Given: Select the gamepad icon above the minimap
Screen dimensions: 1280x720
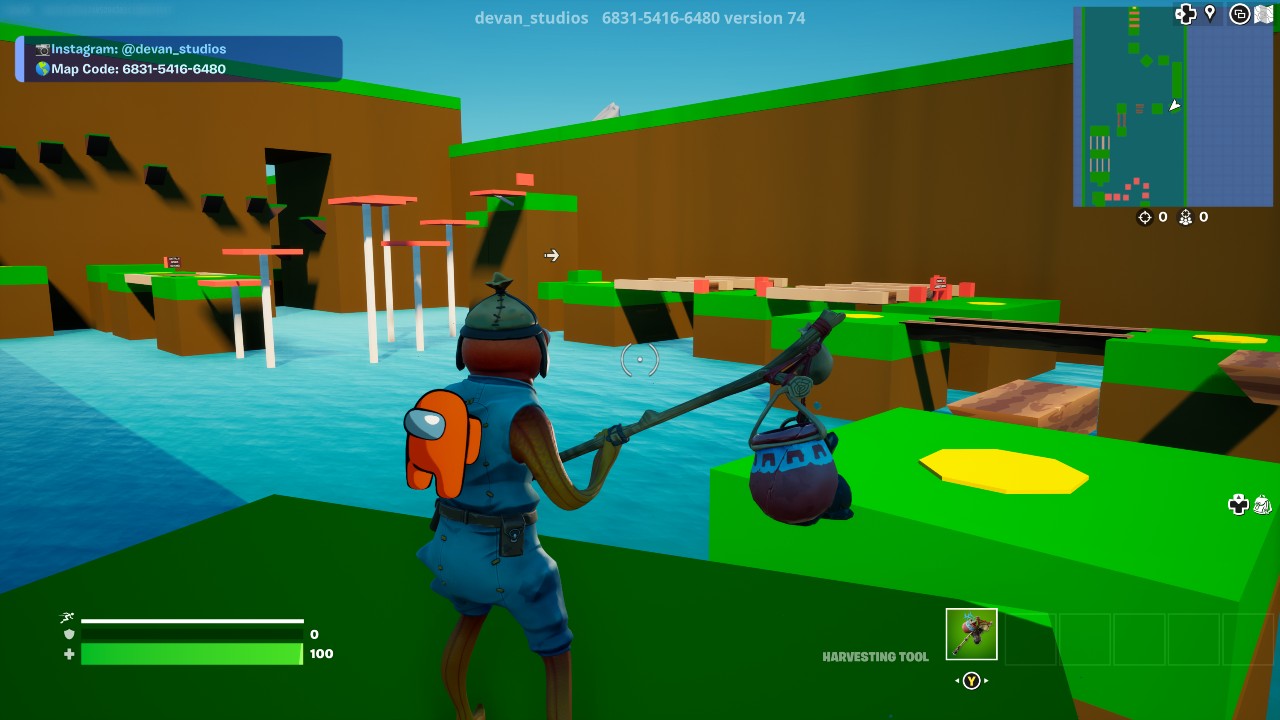Looking at the screenshot, I should pos(1186,14).
